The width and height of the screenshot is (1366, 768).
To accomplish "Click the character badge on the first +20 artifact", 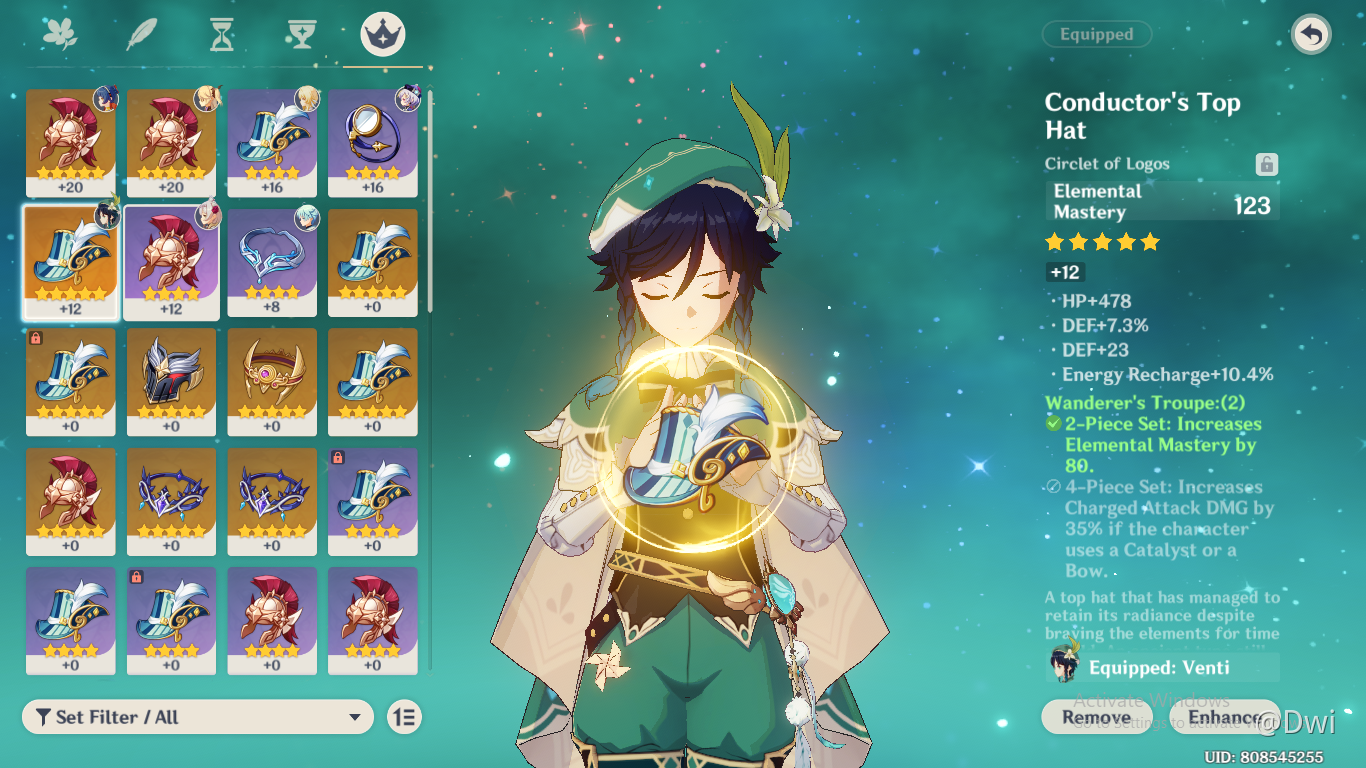I will (108, 100).
